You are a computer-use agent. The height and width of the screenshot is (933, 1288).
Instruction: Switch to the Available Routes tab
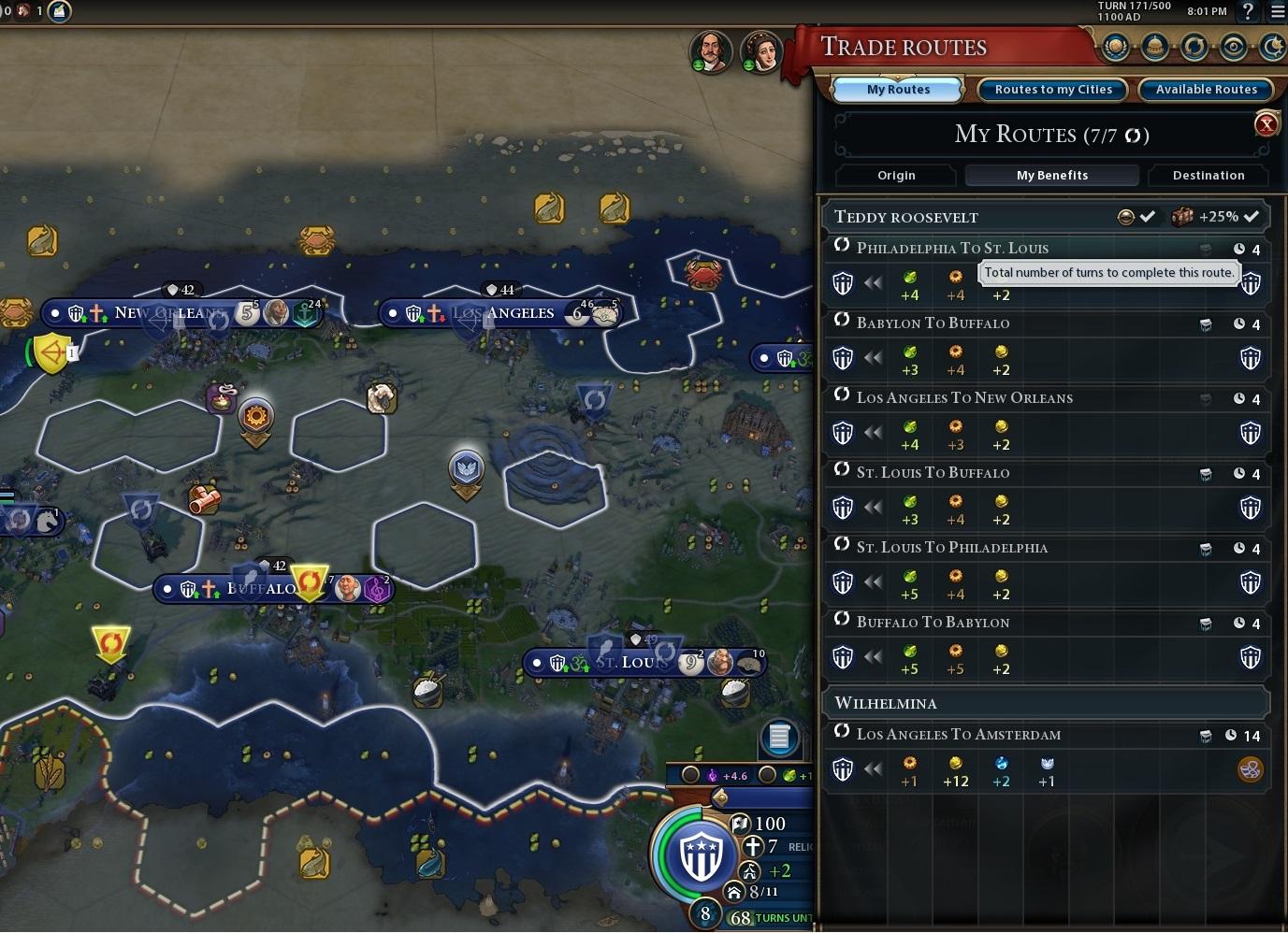(x=1206, y=89)
